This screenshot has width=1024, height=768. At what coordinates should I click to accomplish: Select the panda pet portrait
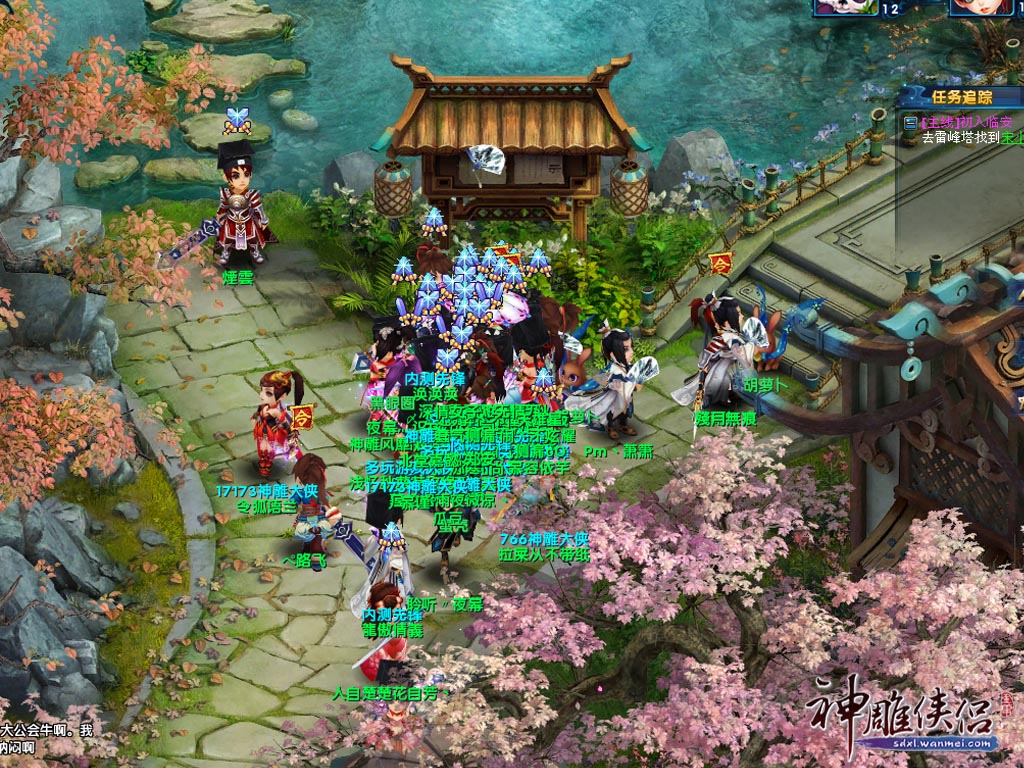[845, 7]
